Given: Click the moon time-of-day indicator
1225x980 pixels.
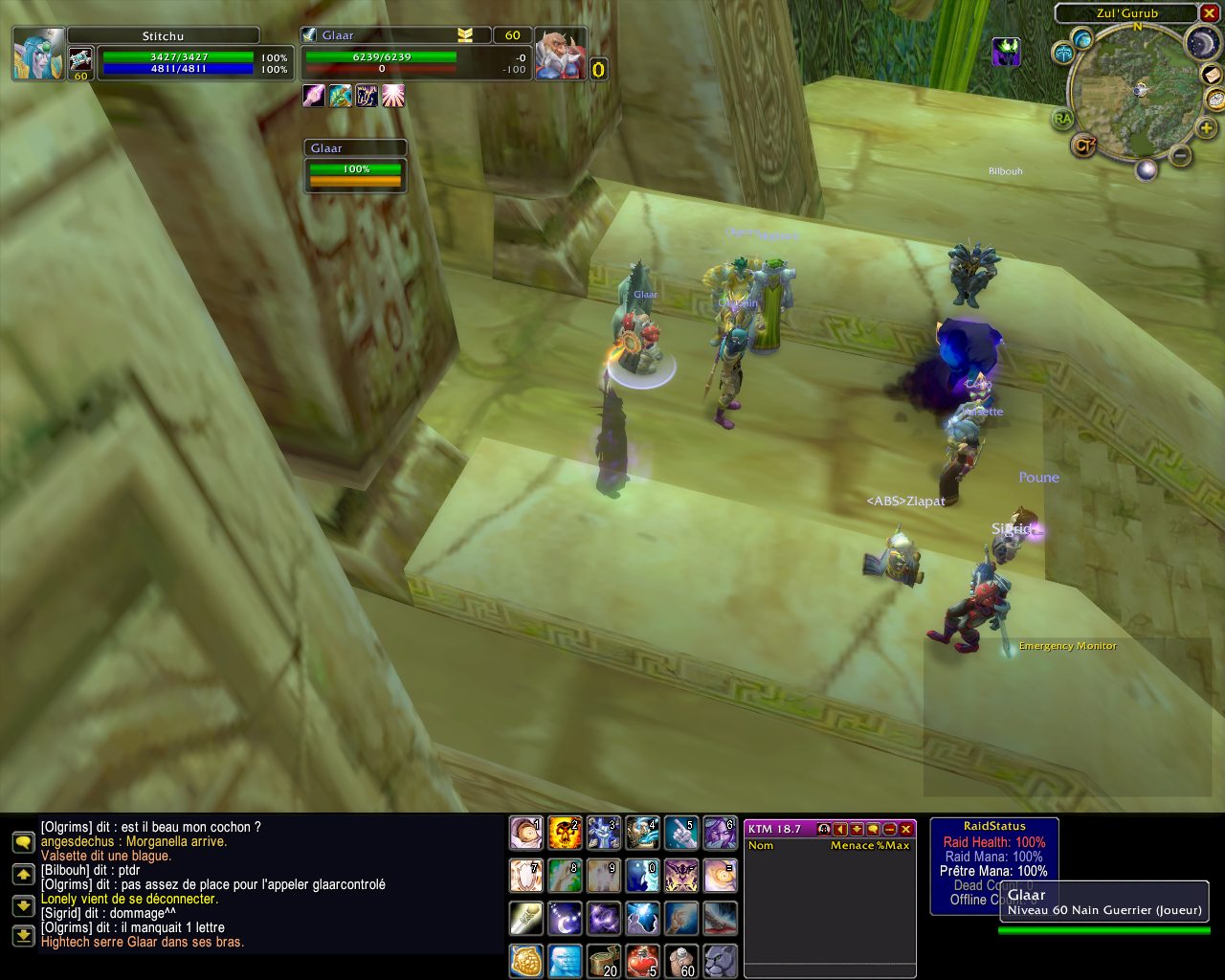Looking at the screenshot, I should pyautogui.click(x=1202, y=42).
